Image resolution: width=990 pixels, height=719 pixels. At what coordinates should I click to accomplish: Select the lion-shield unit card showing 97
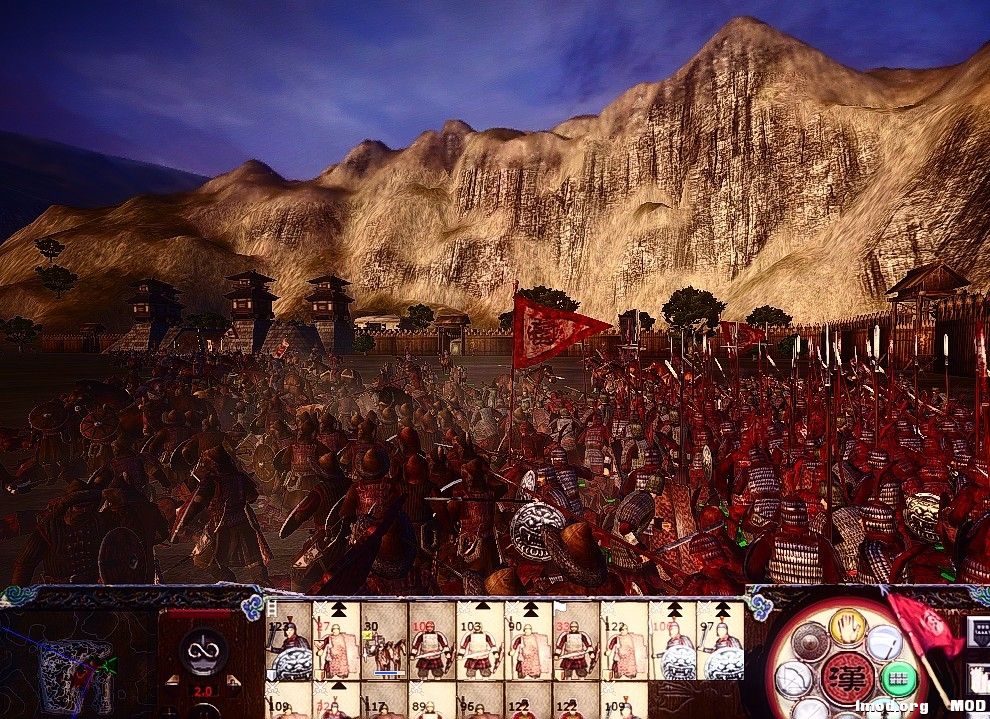(x=720, y=642)
